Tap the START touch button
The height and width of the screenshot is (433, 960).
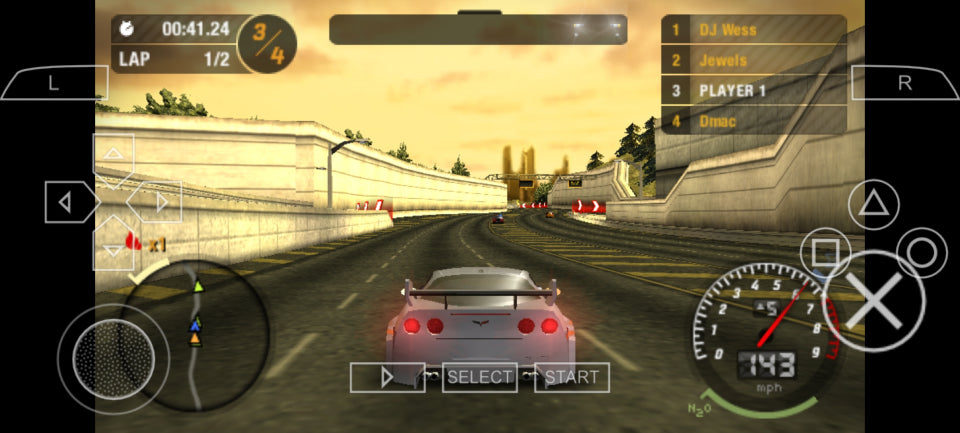[572, 377]
